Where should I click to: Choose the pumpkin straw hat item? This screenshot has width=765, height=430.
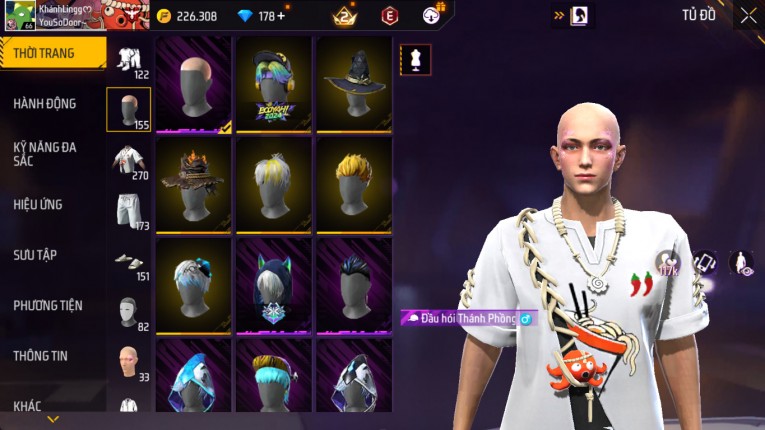coord(194,184)
